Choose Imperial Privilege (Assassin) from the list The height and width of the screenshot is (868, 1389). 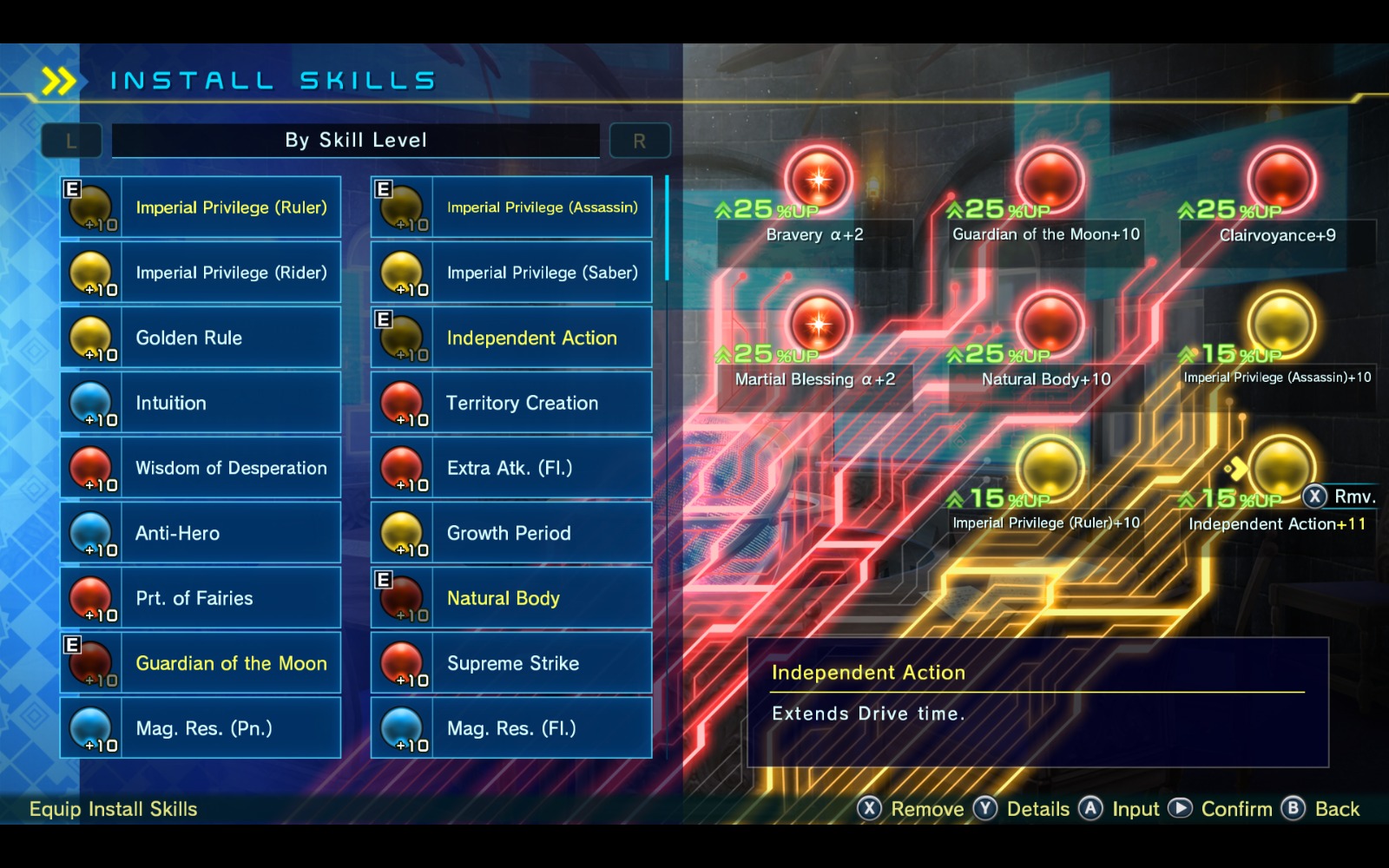pos(511,207)
